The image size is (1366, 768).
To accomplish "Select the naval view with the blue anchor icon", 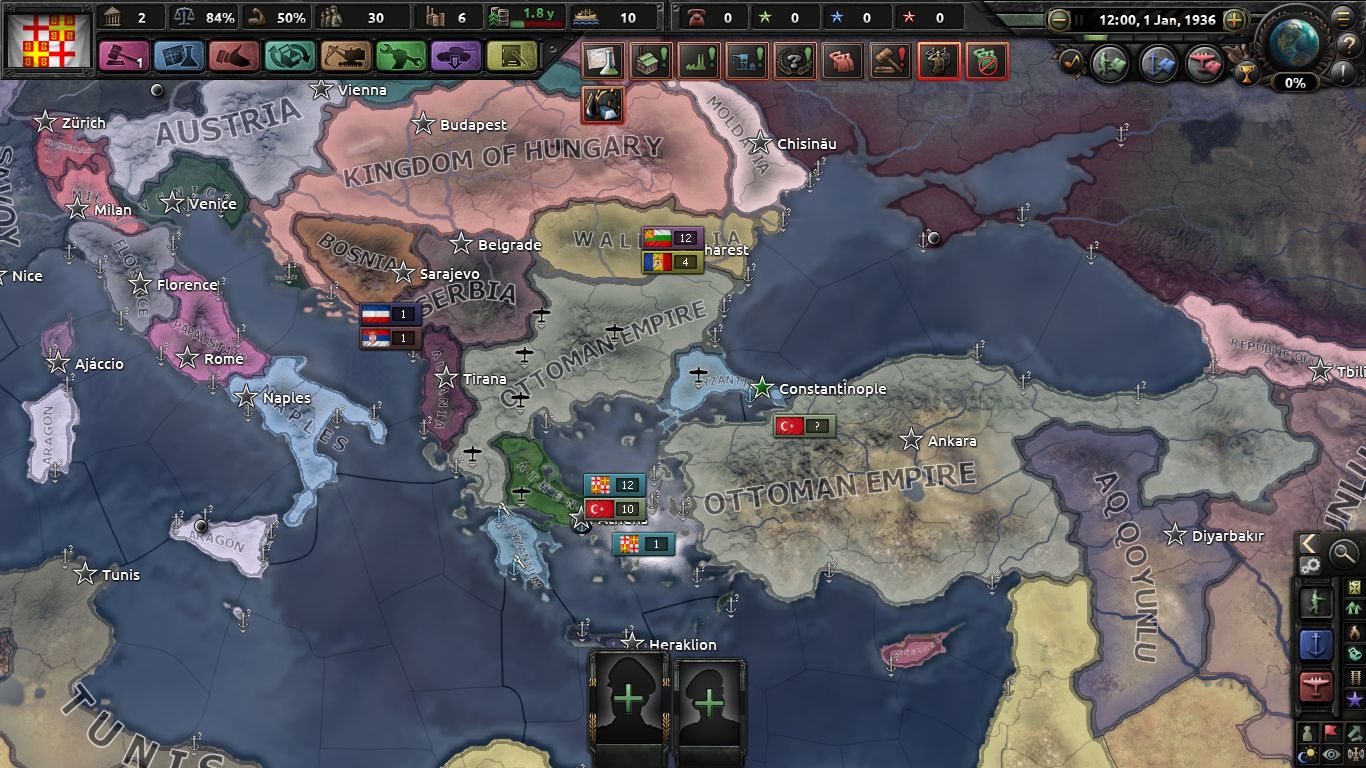I will [1316, 643].
